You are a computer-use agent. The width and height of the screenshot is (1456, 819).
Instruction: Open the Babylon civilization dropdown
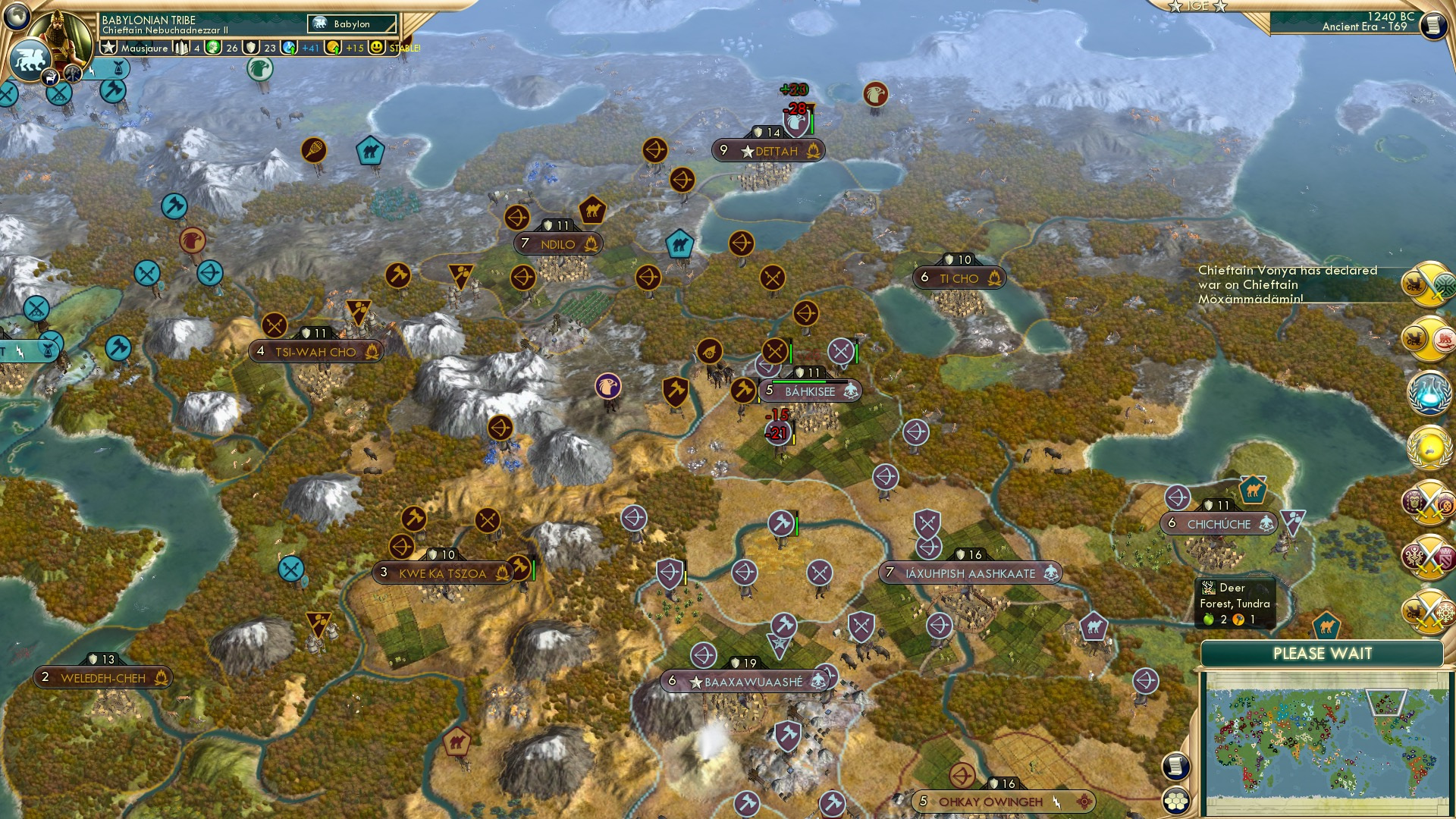(350, 24)
